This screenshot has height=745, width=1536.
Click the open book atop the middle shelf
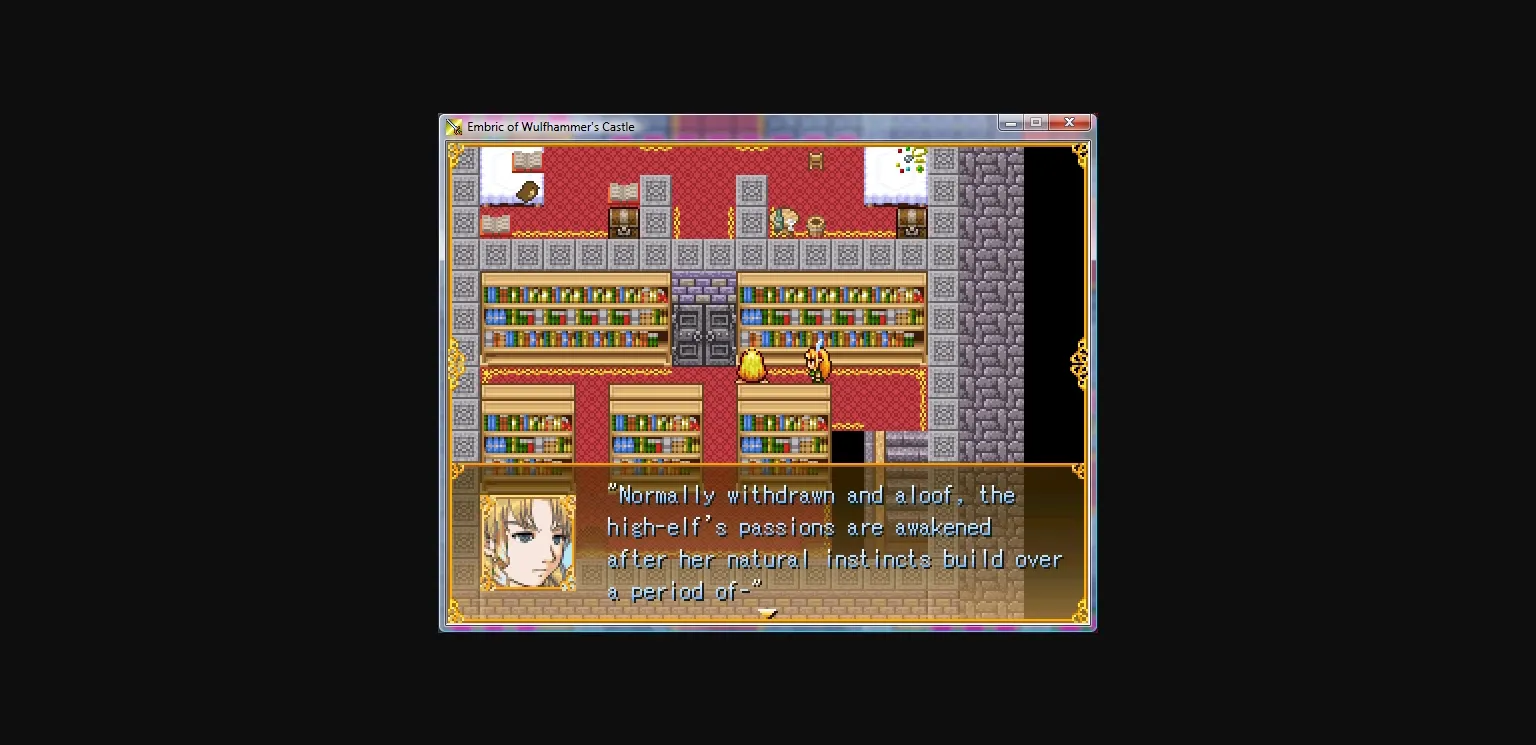624,189
